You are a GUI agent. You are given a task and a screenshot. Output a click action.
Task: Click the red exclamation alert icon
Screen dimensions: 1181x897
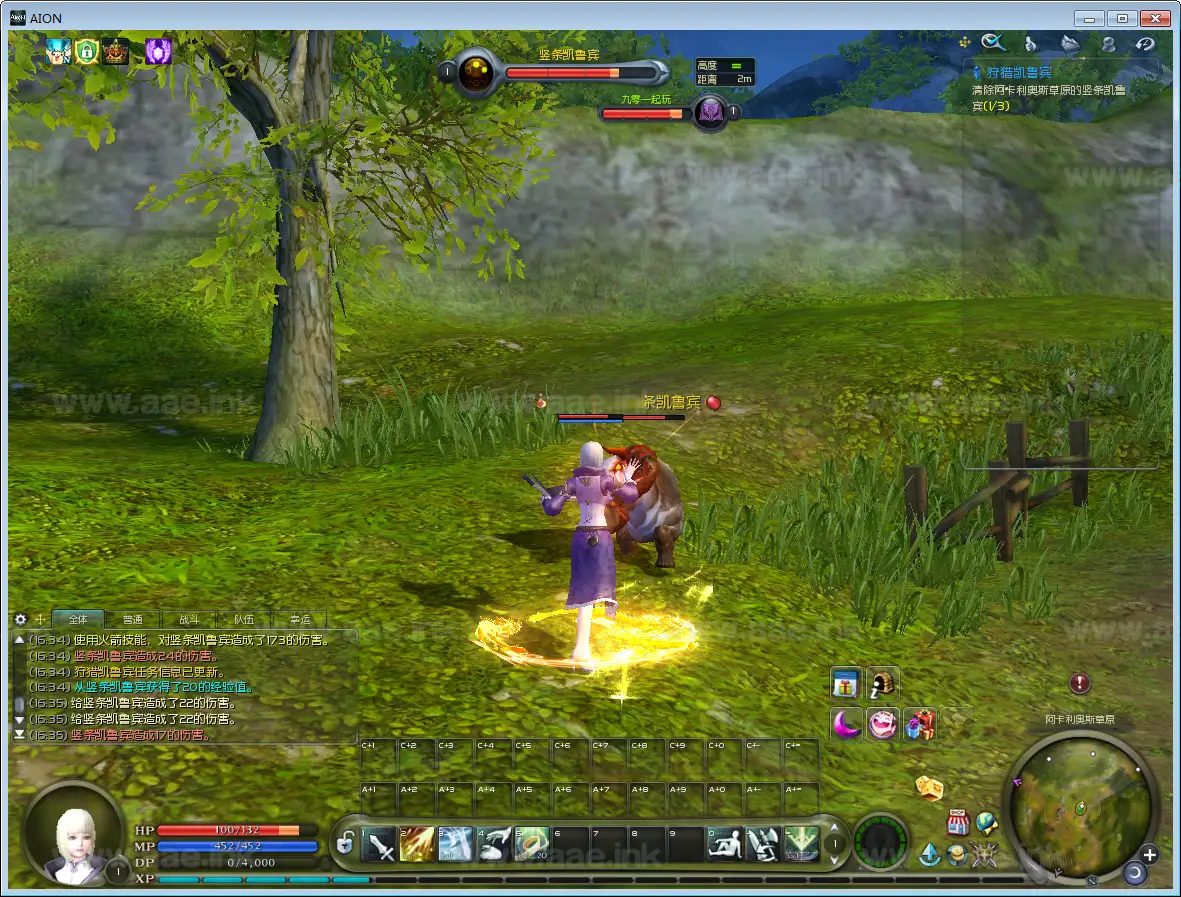(x=1079, y=684)
